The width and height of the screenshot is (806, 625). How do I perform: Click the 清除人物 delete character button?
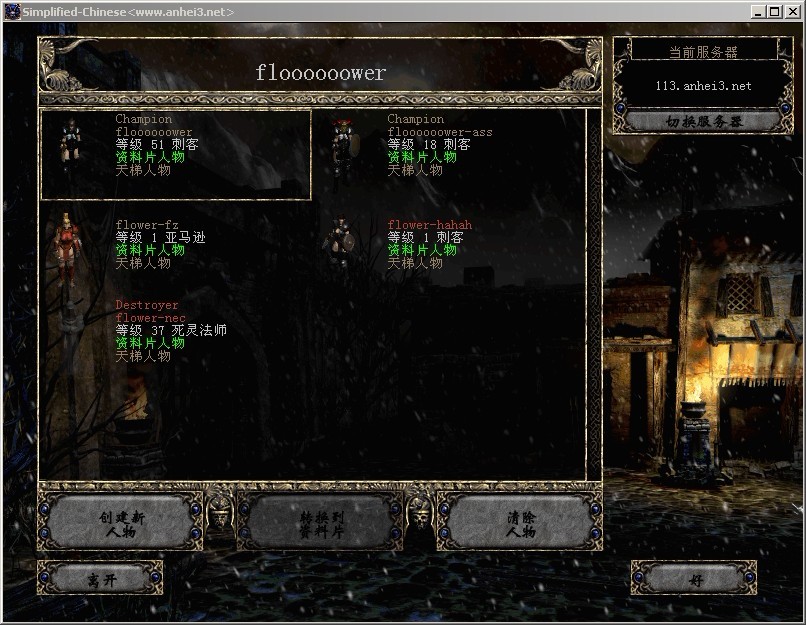pos(520,523)
